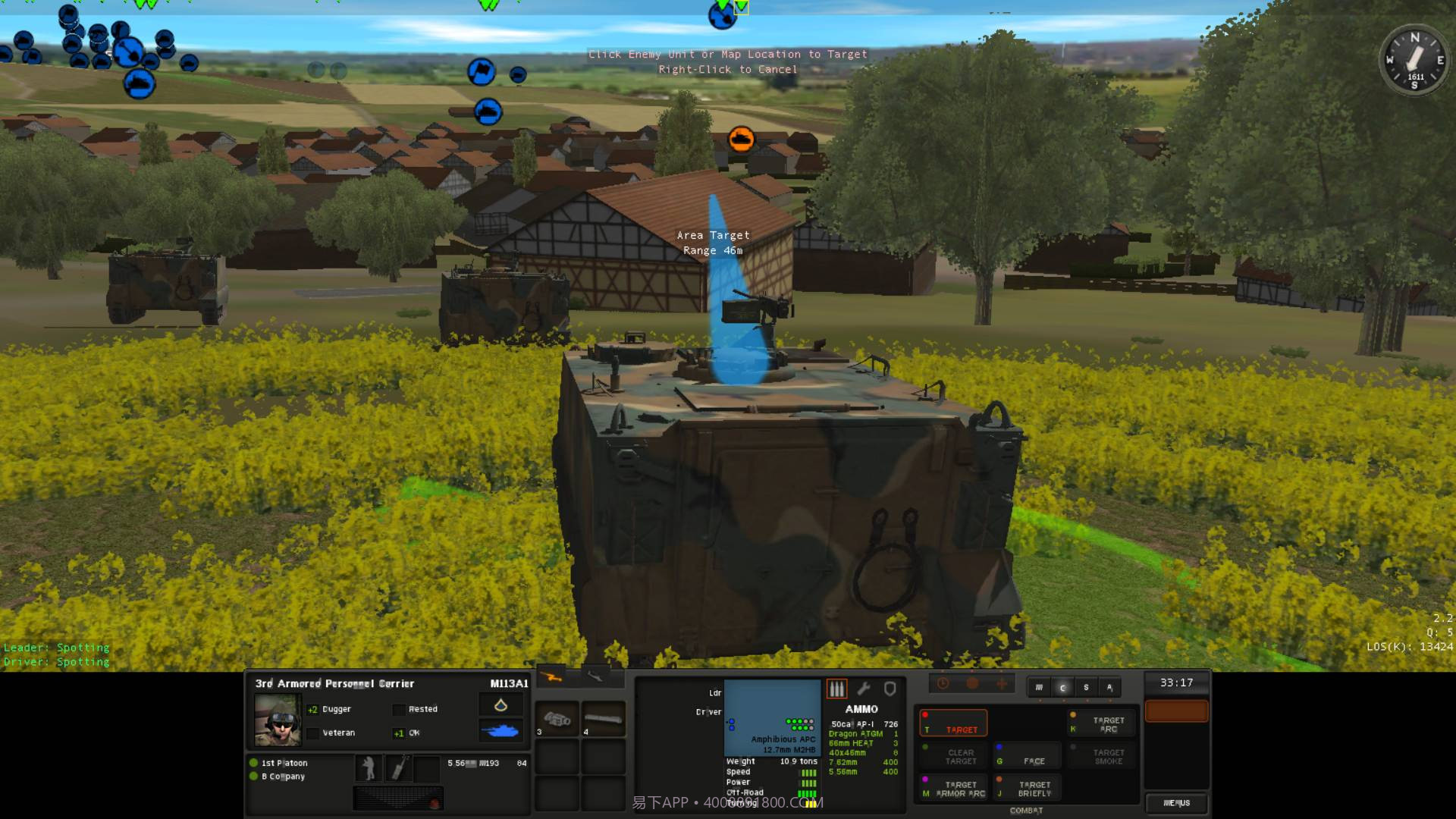Open the Ammo panel via the bullets icon
This screenshot has width=1456, height=819.
point(837,689)
